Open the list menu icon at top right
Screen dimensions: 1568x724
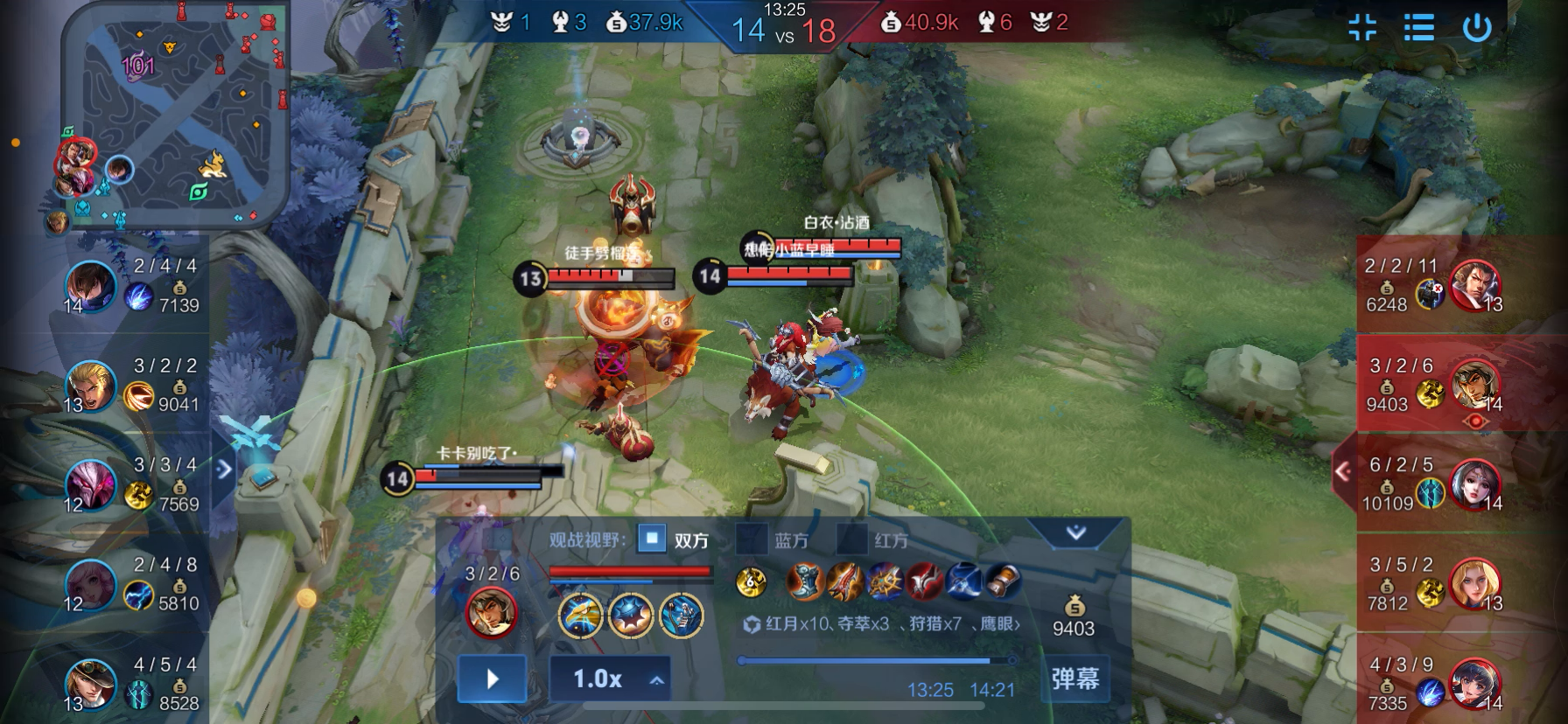point(1418,28)
